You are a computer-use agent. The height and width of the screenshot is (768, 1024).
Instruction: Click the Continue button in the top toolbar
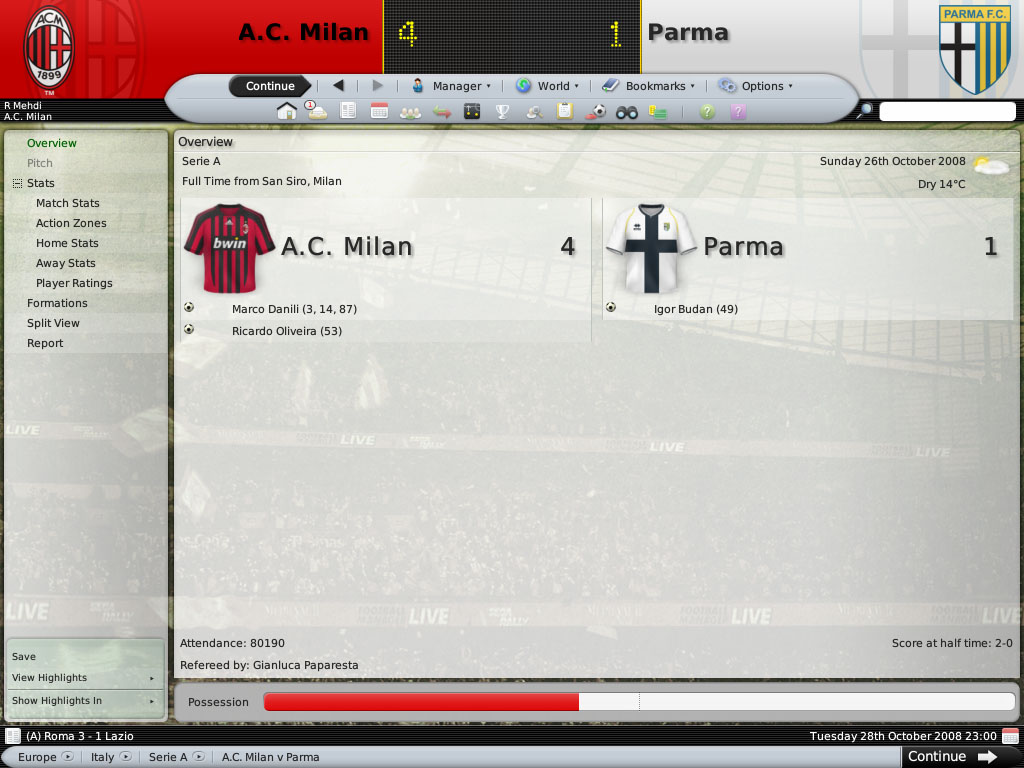pyautogui.click(x=270, y=86)
